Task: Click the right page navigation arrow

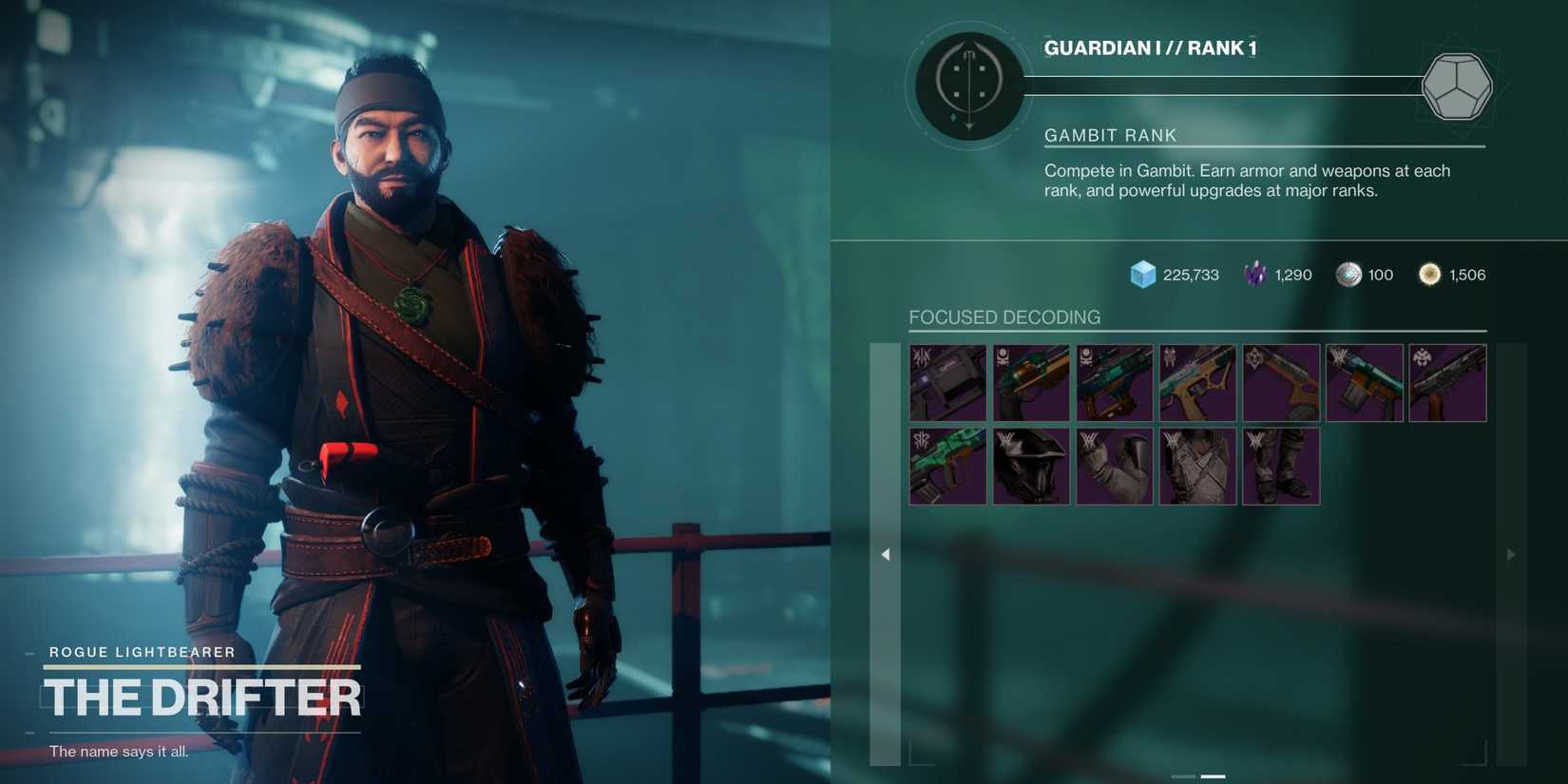Action: (1511, 553)
